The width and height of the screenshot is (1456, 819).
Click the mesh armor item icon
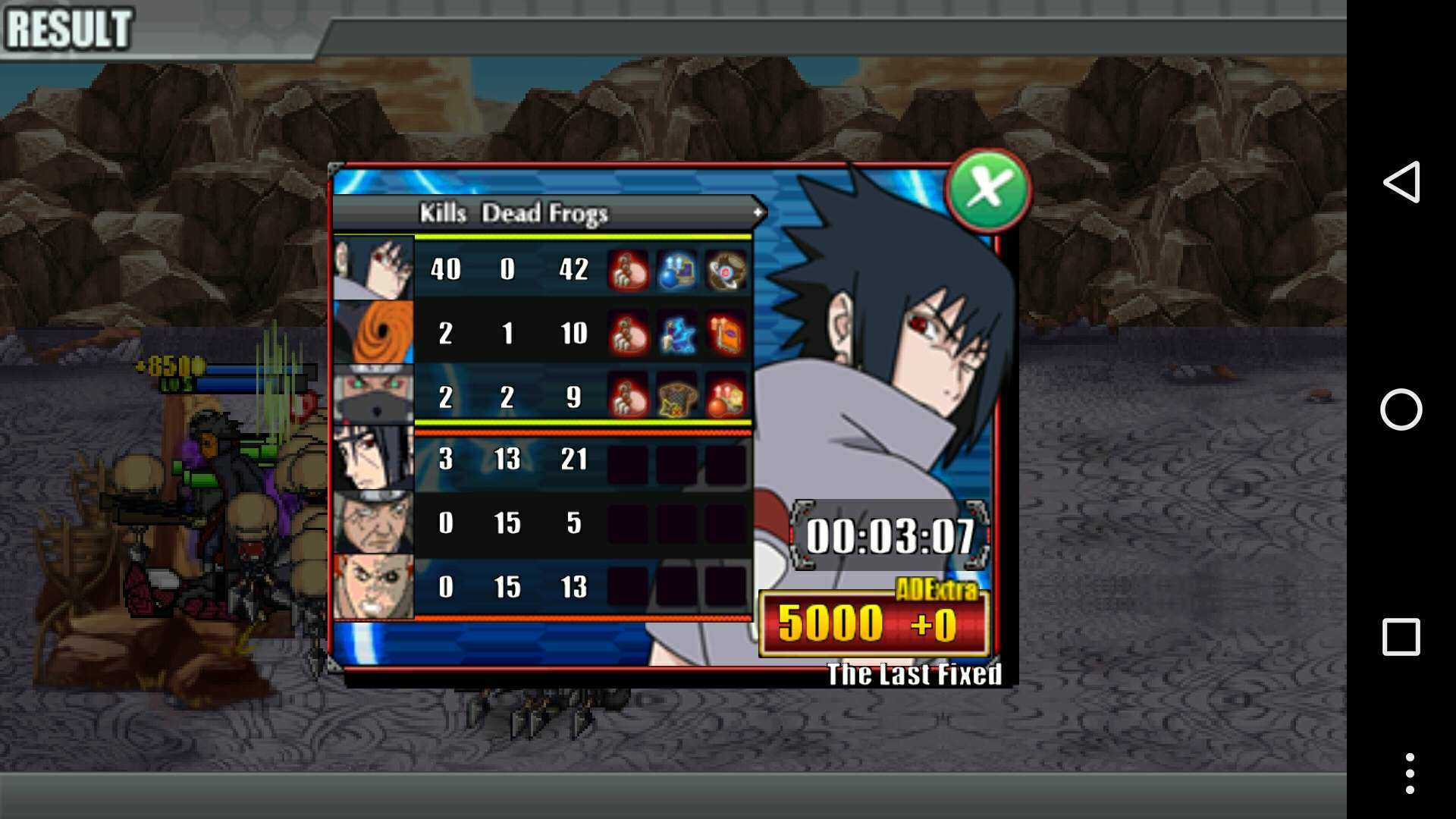pos(676,397)
